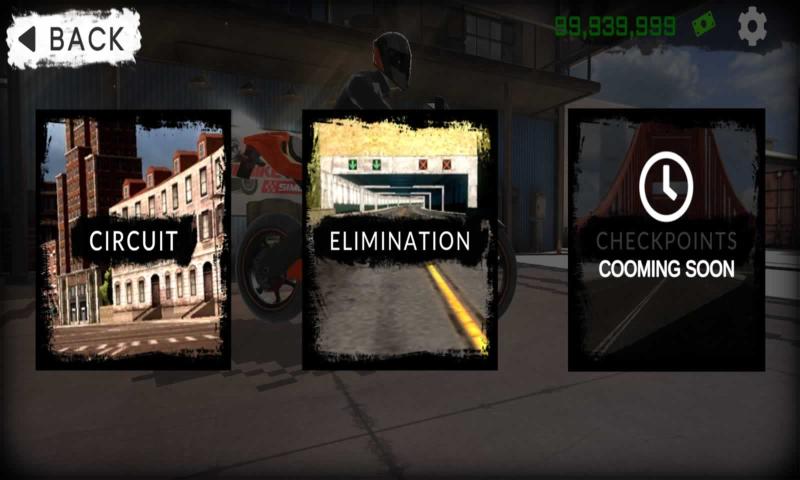Click the locked Checkpoints mode tile
The height and width of the screenshot is (480, 800).
pos(666,240)
